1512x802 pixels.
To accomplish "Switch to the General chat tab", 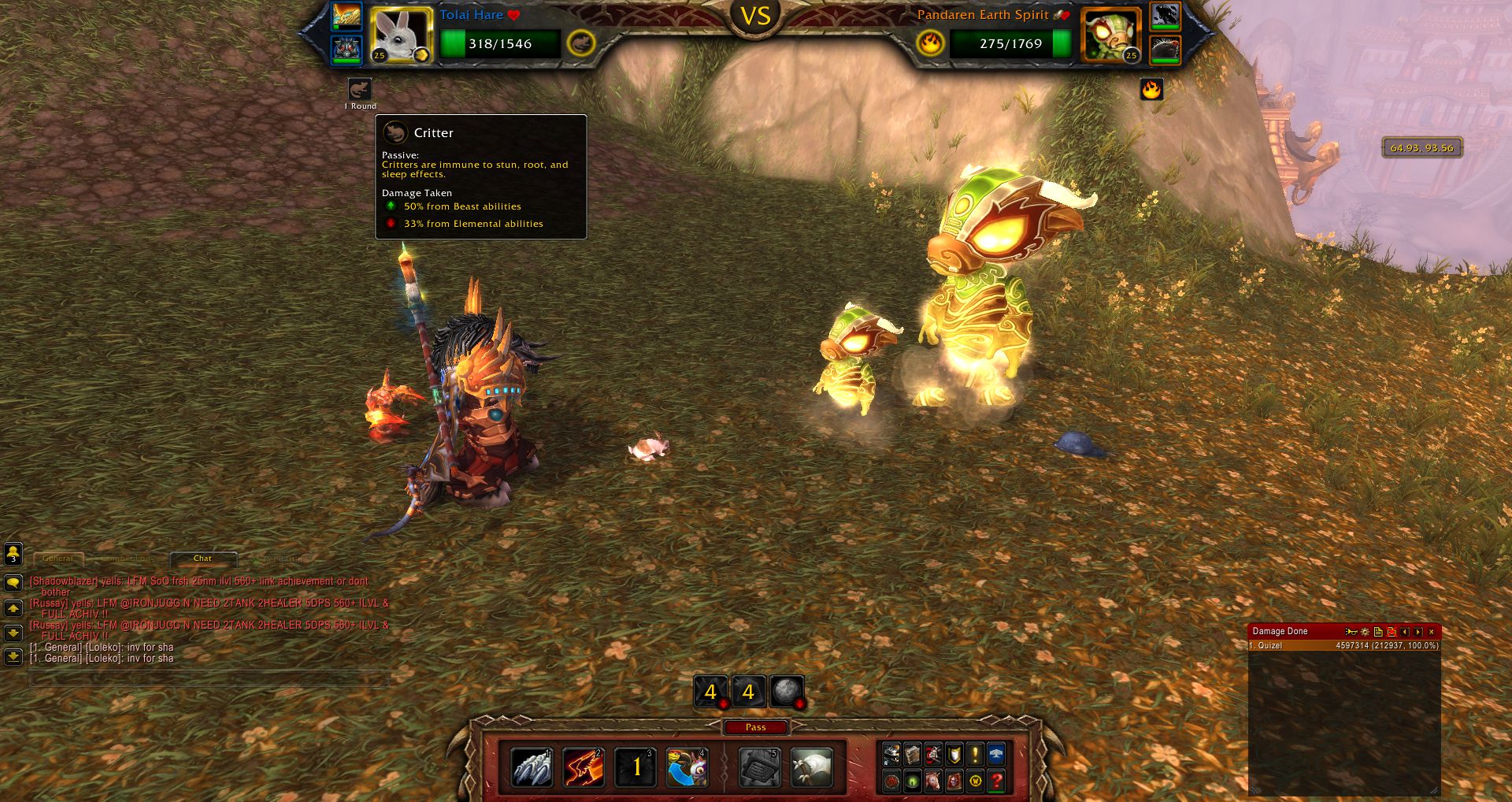I will (x=58, y=559).
